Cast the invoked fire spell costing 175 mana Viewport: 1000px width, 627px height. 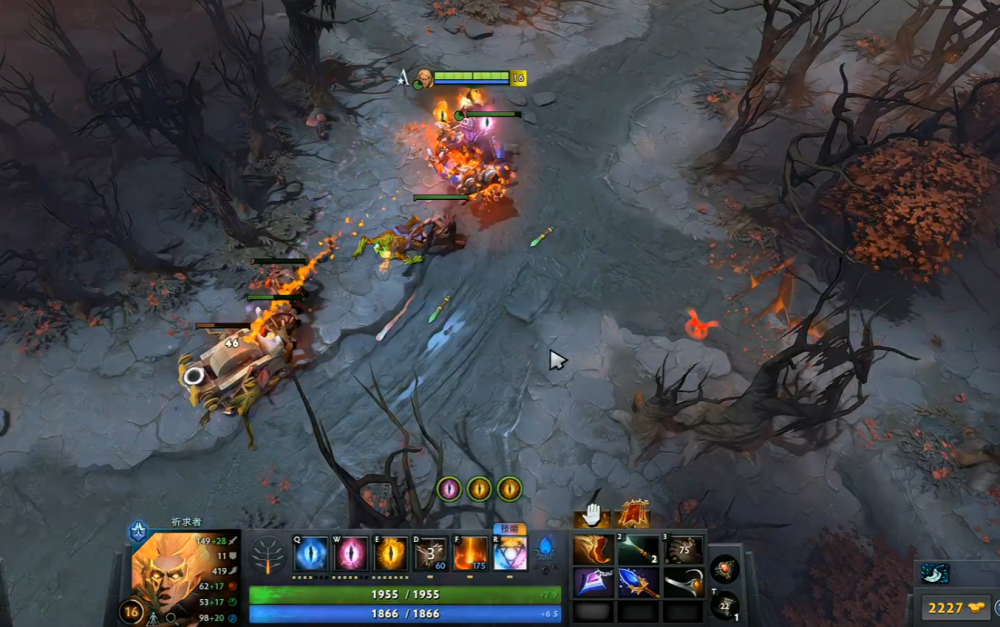click(x=470, y=553)
